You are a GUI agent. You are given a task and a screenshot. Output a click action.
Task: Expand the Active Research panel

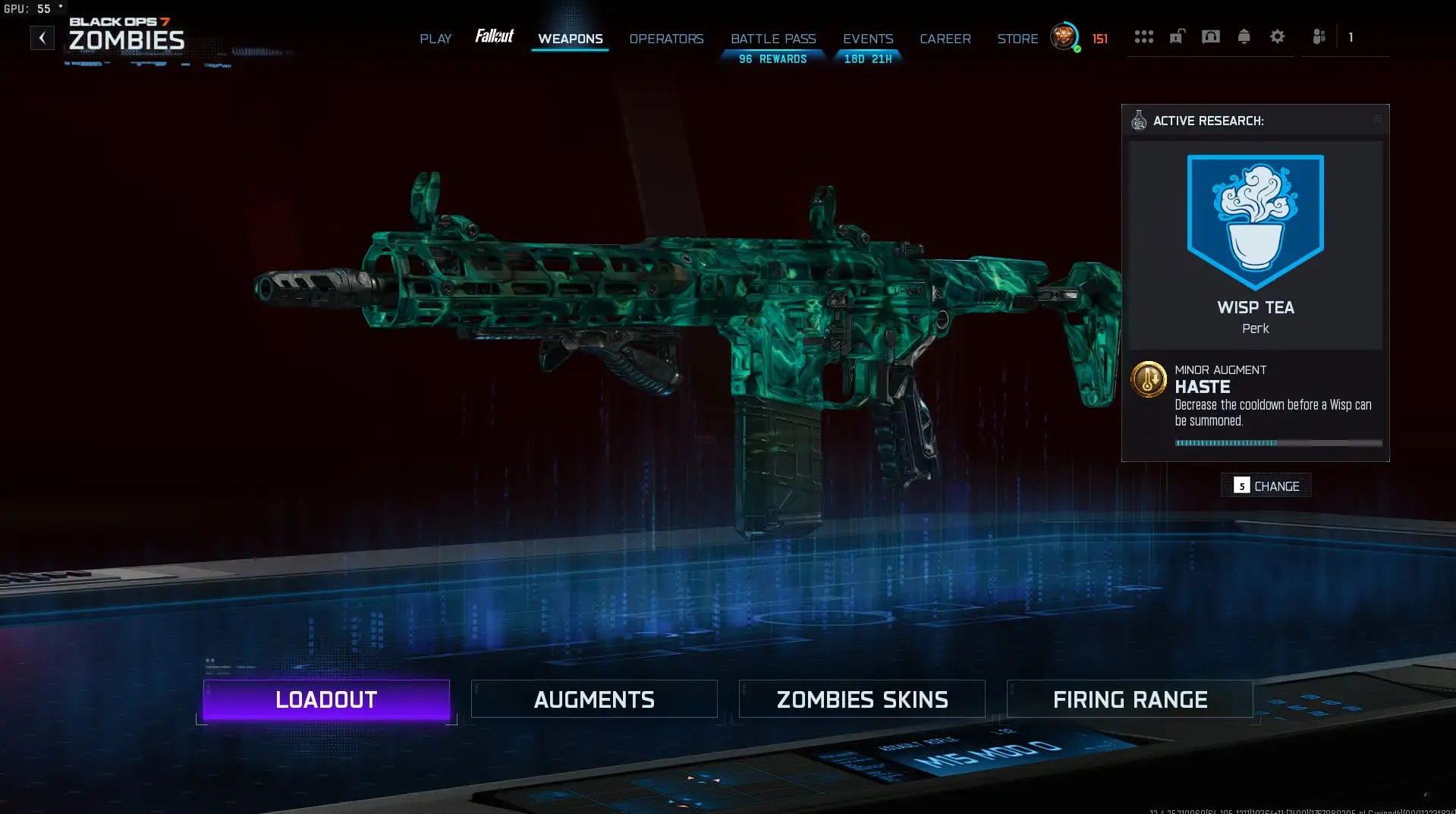pyautogui.click(x=1378, y=119)
